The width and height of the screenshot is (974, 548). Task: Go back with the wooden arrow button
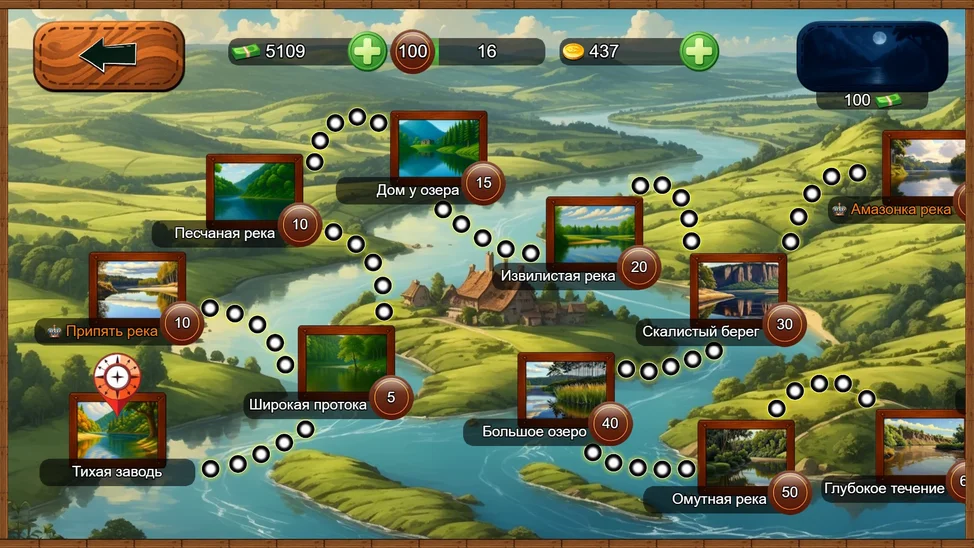109,56
